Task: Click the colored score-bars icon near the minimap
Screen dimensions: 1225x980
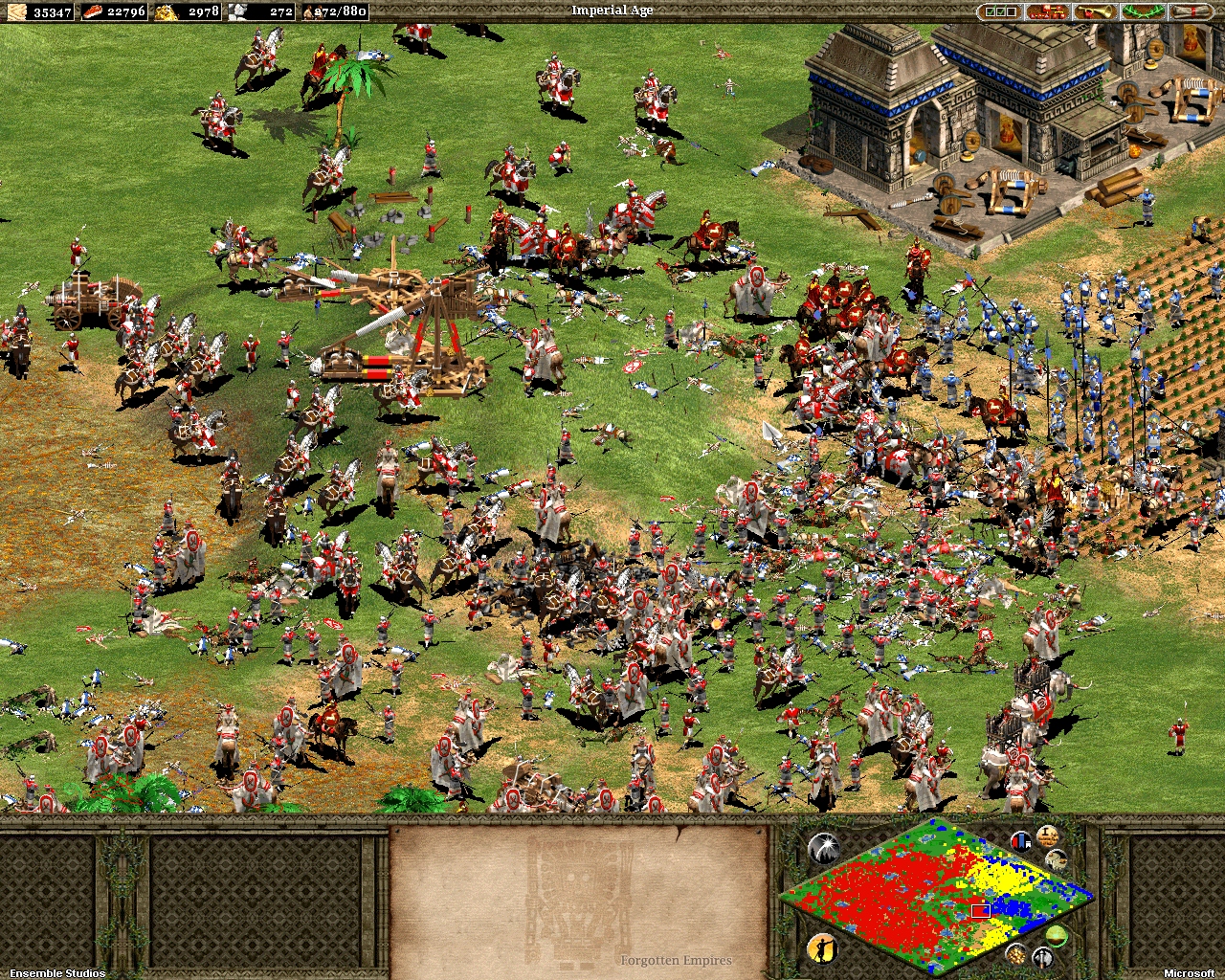Action: tap(1020, 841)
